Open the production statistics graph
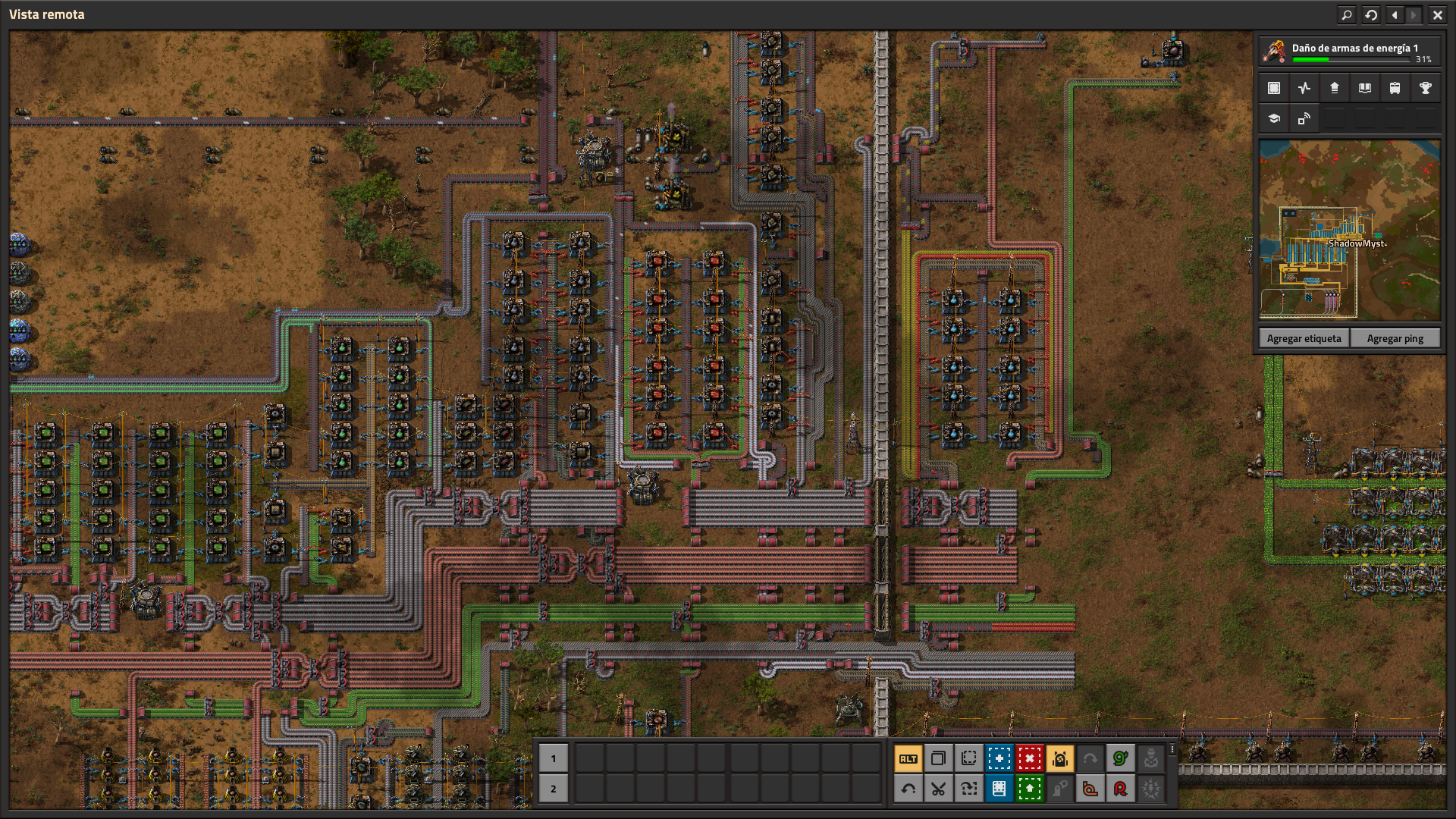 tap(1304, 88)
